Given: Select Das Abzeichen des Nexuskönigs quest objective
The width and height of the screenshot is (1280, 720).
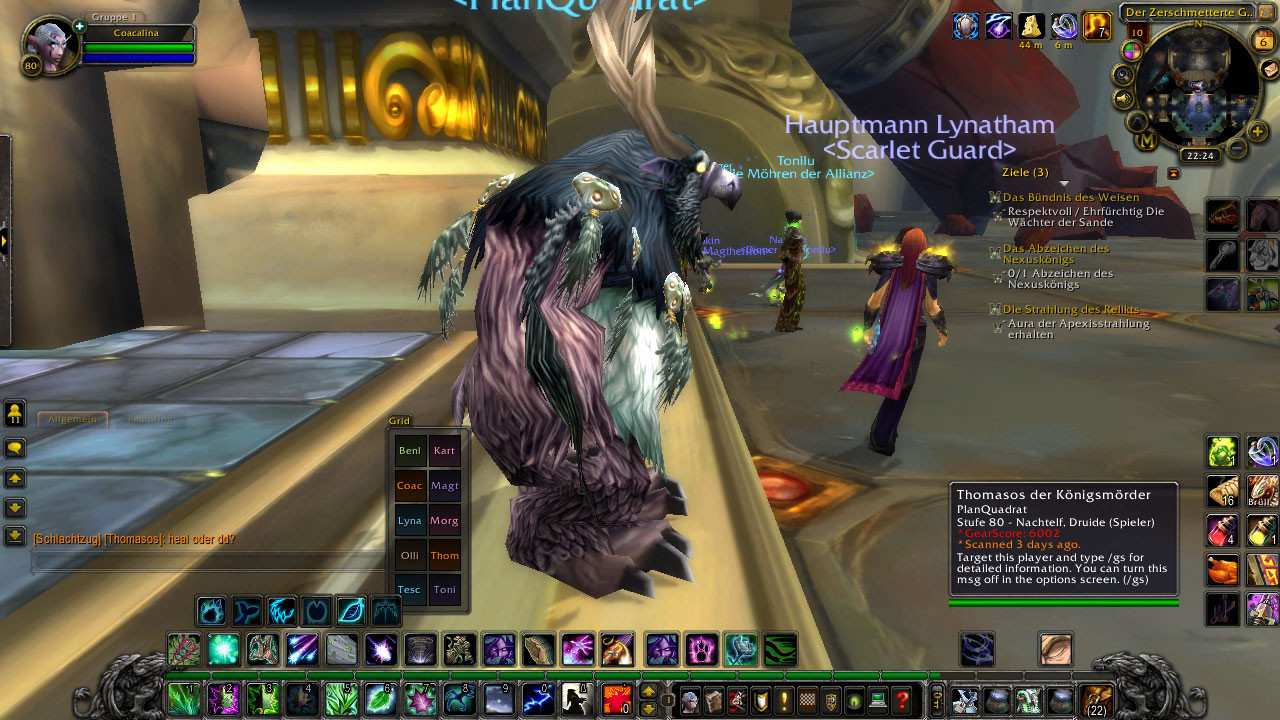Looking at the screenshot, I should pos(1055,254).
